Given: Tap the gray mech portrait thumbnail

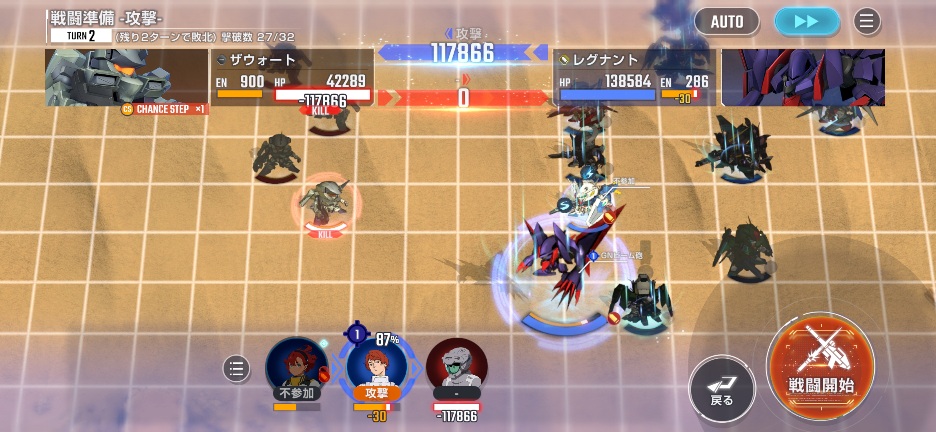Looking at the screenshot, I should [x=126, y=77].
